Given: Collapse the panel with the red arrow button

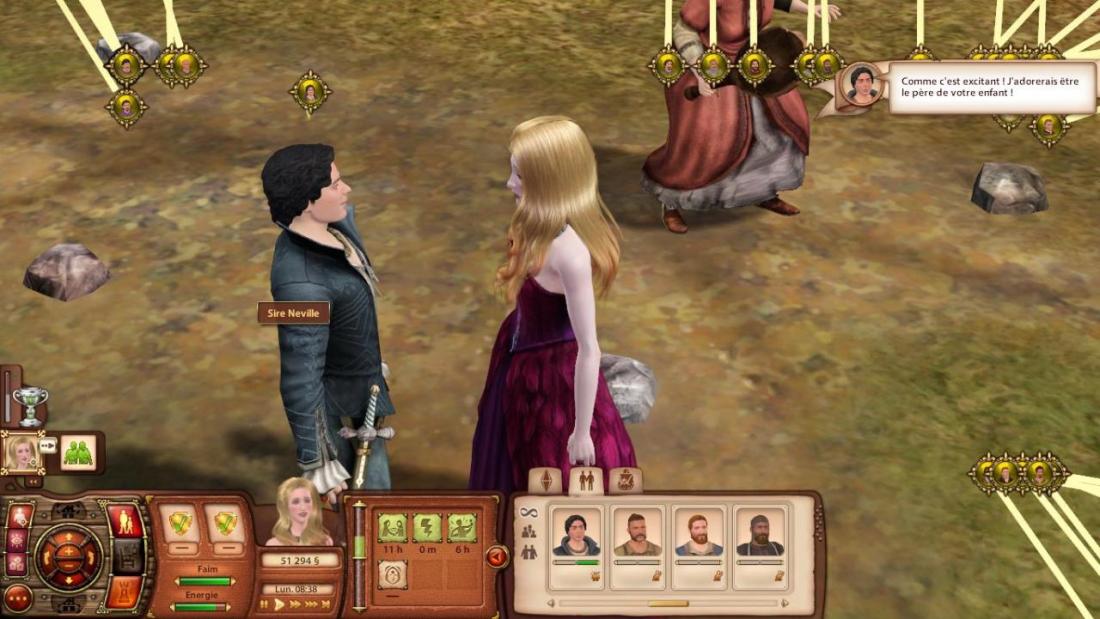Looking at the screenshot, I should pyautogui.click(x=497, y=557).
